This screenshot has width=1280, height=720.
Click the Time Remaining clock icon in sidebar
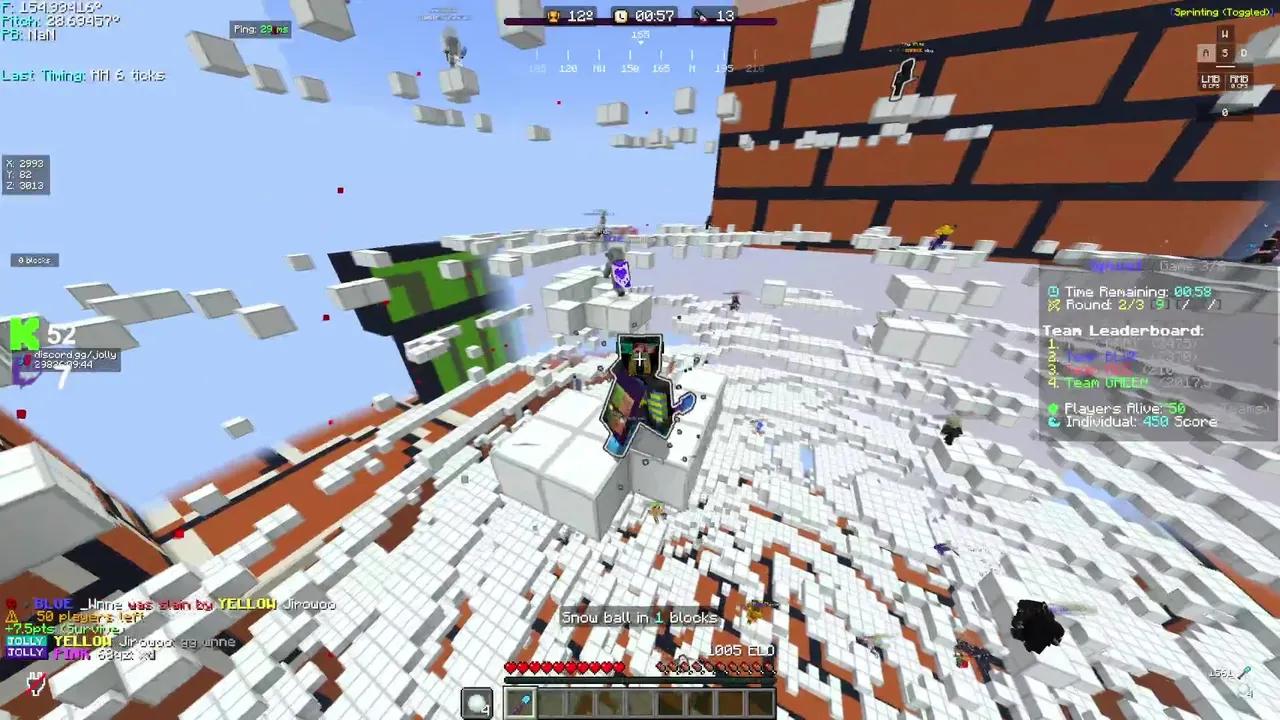coord(1051,291)
